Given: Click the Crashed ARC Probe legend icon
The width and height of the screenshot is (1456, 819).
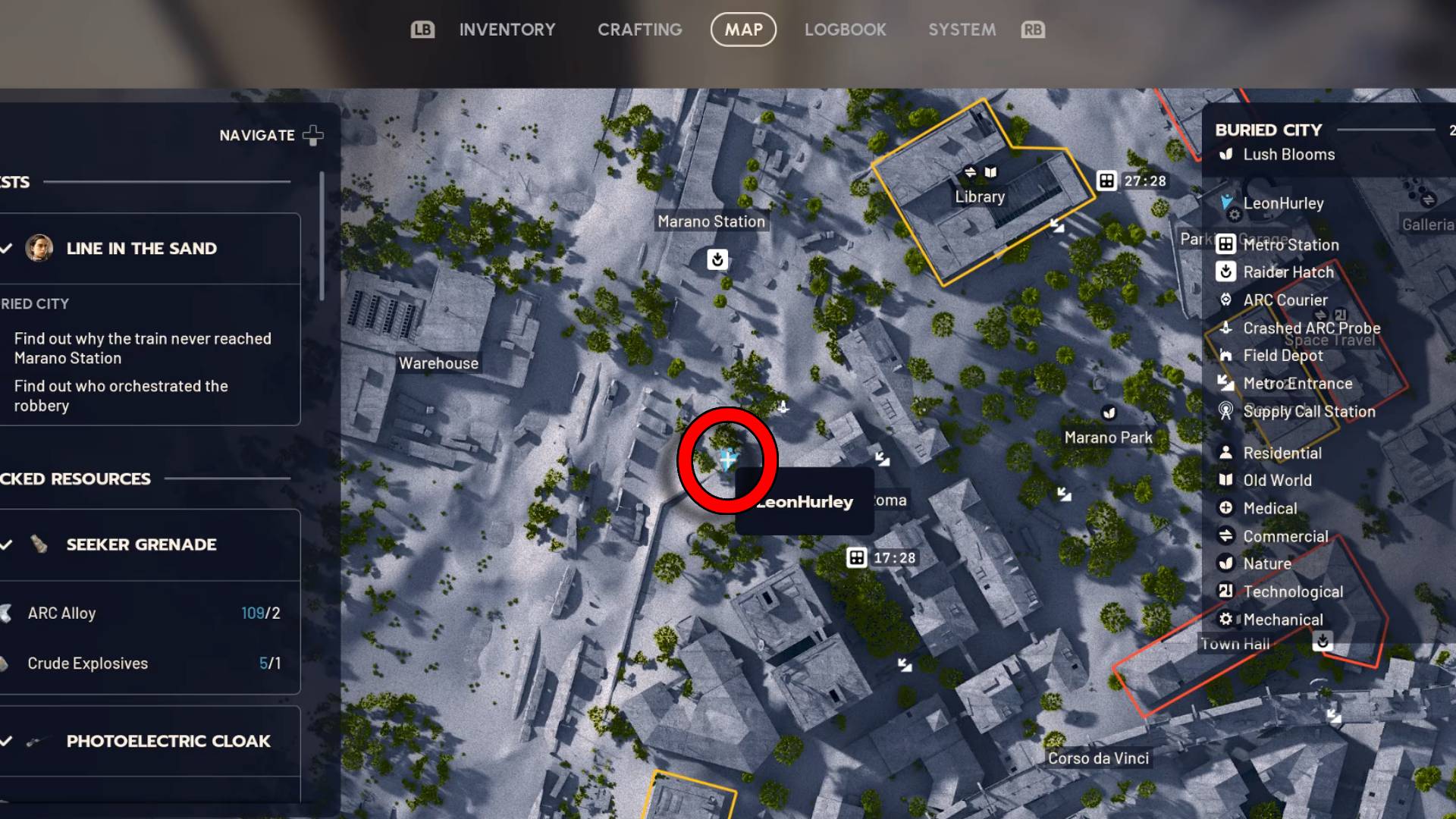Looking at the screenshot, I should tap(1226, 328).
